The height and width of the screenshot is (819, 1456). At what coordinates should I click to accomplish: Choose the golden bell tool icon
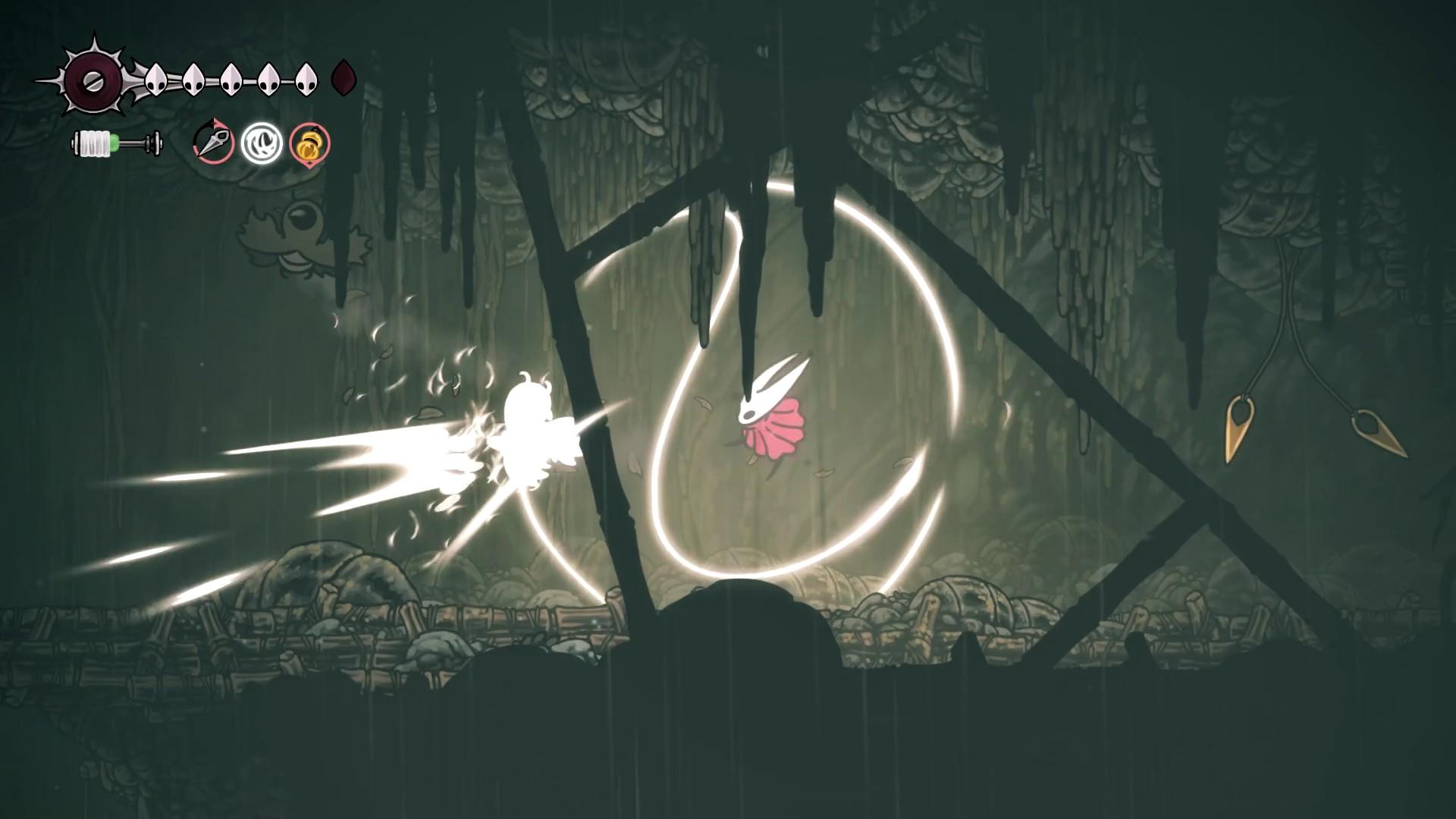(310, 143)
